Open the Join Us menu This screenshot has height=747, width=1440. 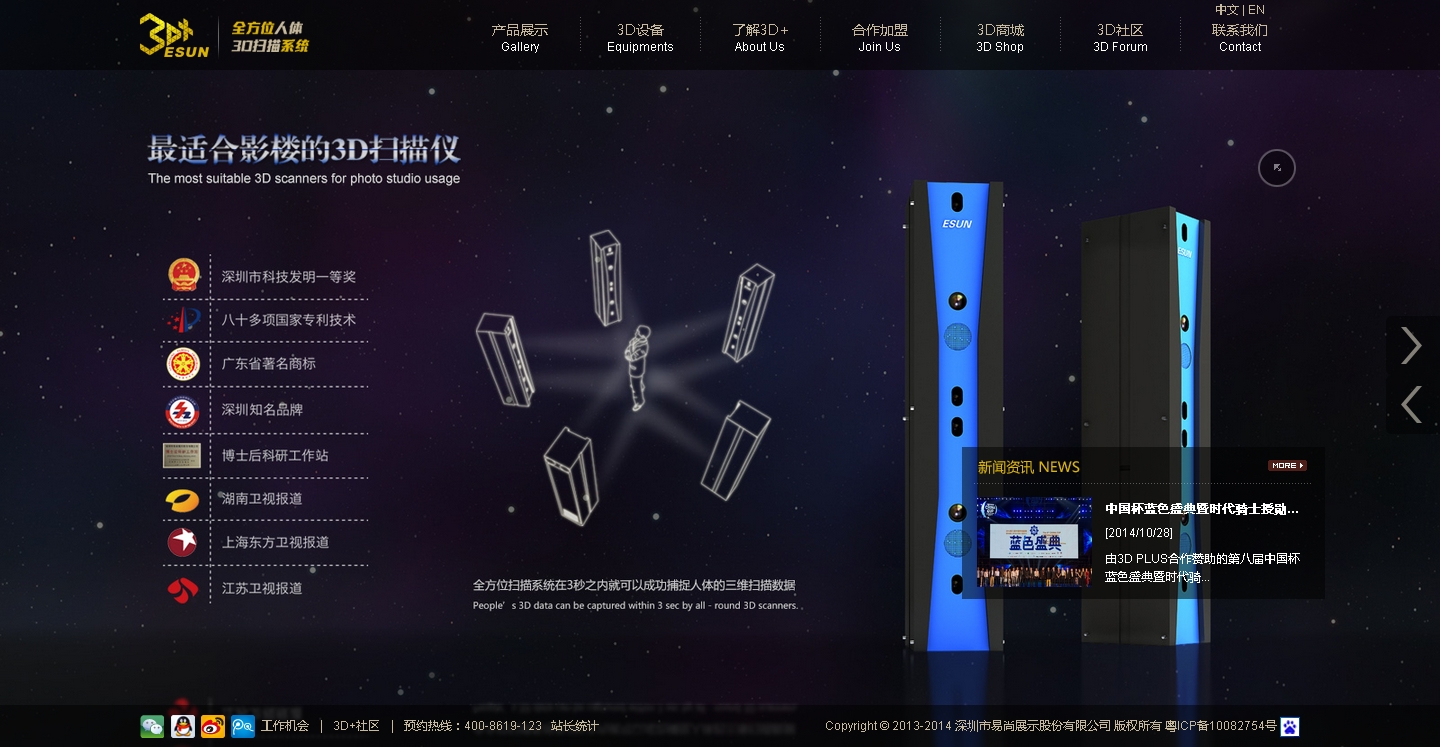click(880, 38)
